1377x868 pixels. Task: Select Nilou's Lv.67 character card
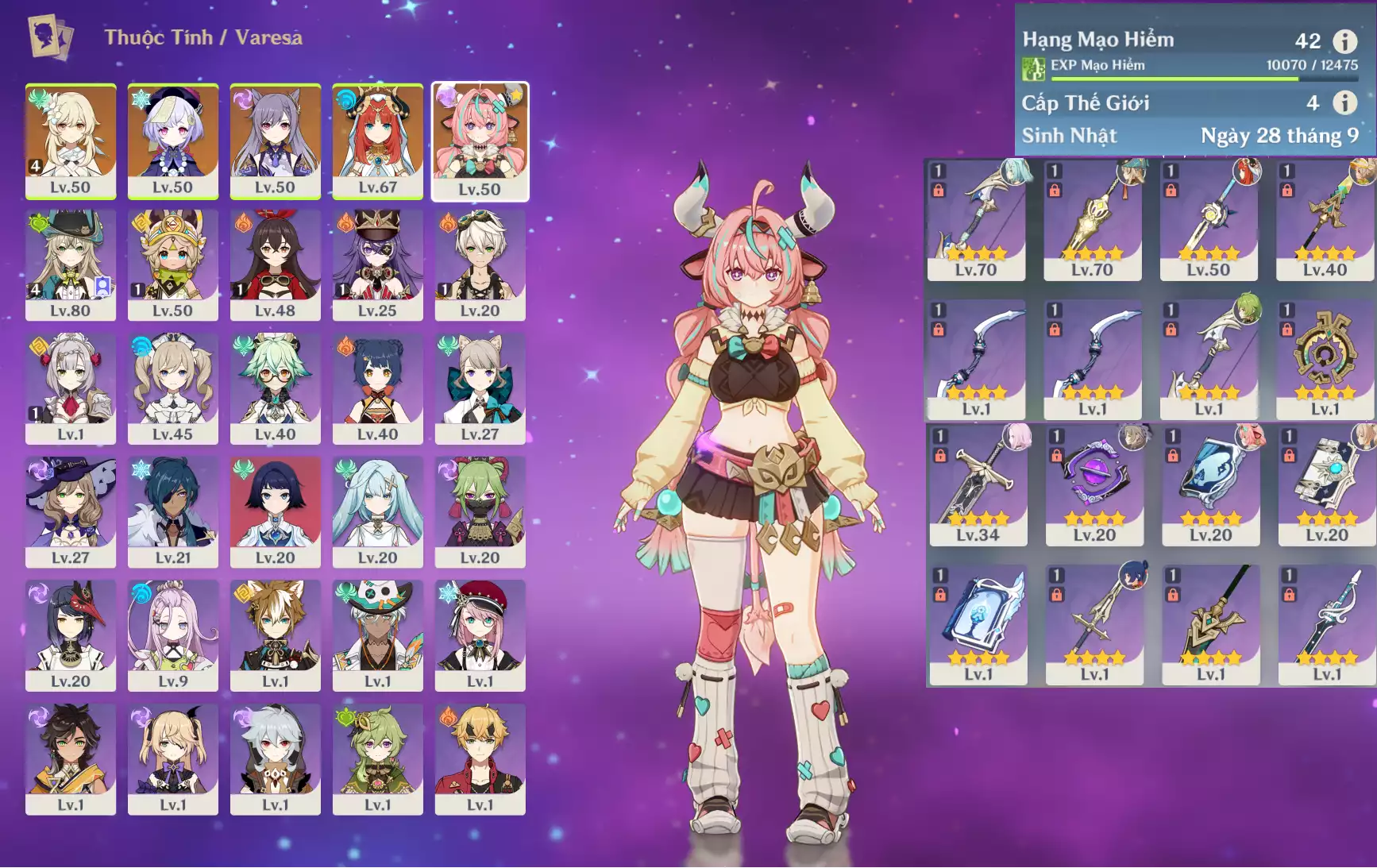[377, 141]
